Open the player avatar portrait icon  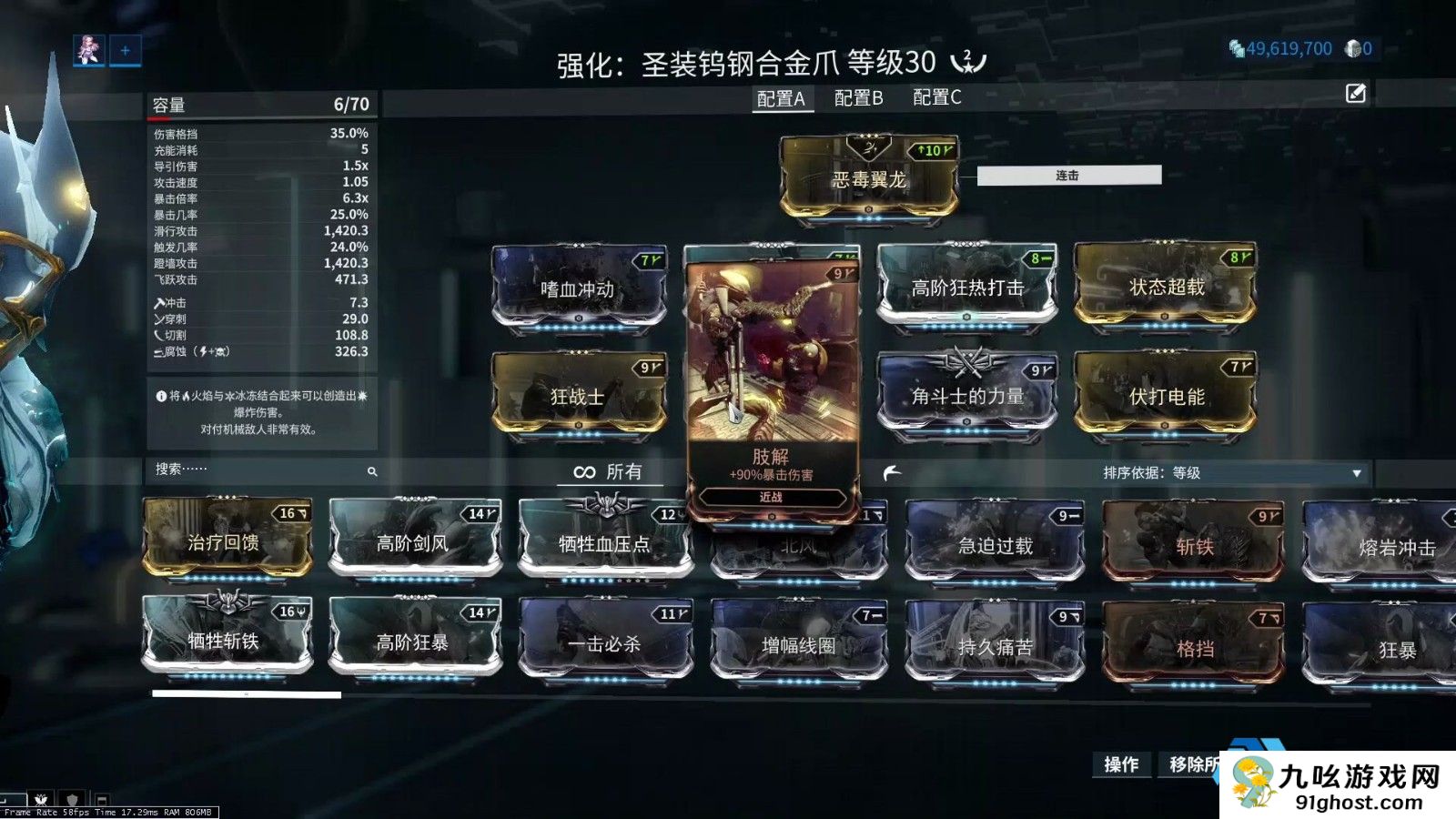pyautogui.click(x=88, y=50)
